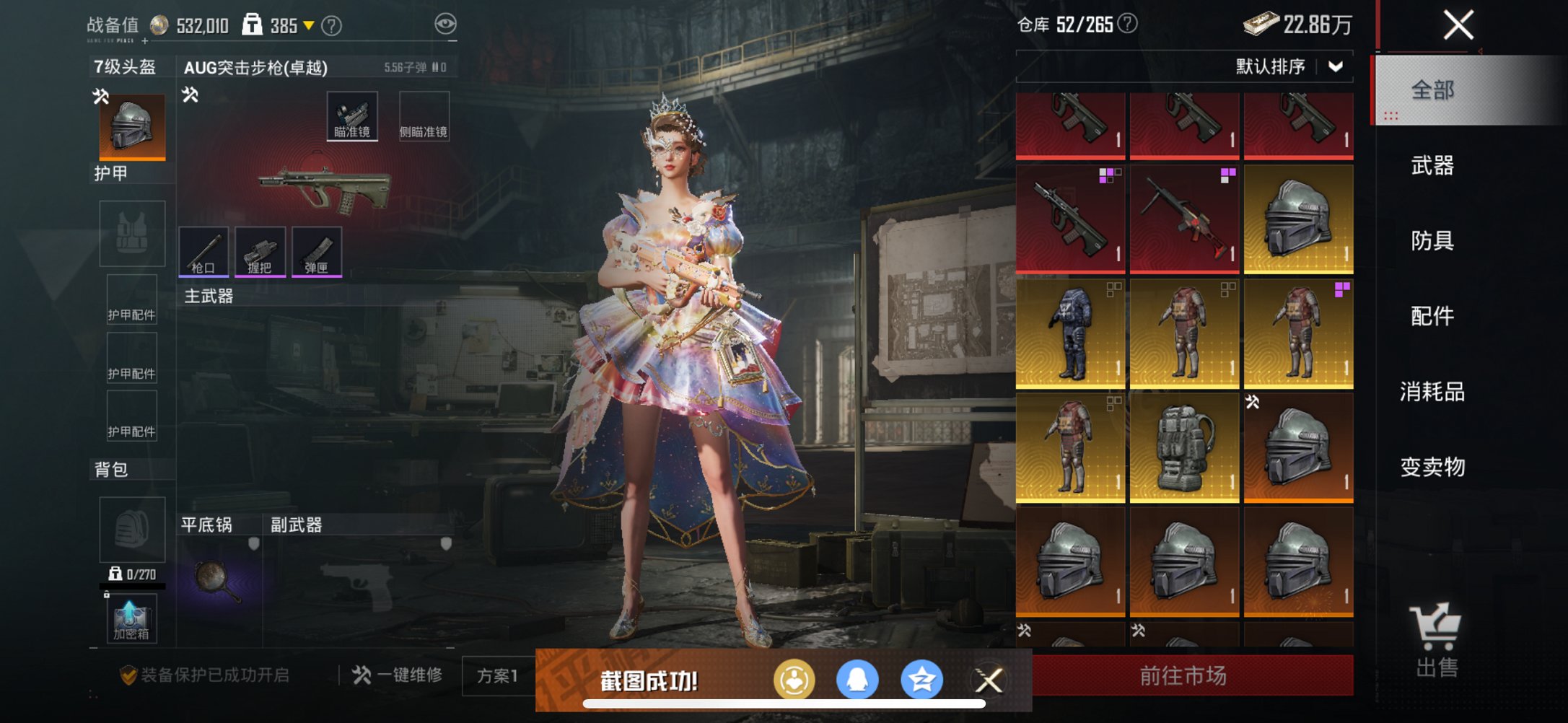The width and height of the screenshot is (1568, 723).
Task: Click the eye icon in the top bar
Action: click(447, 22)
